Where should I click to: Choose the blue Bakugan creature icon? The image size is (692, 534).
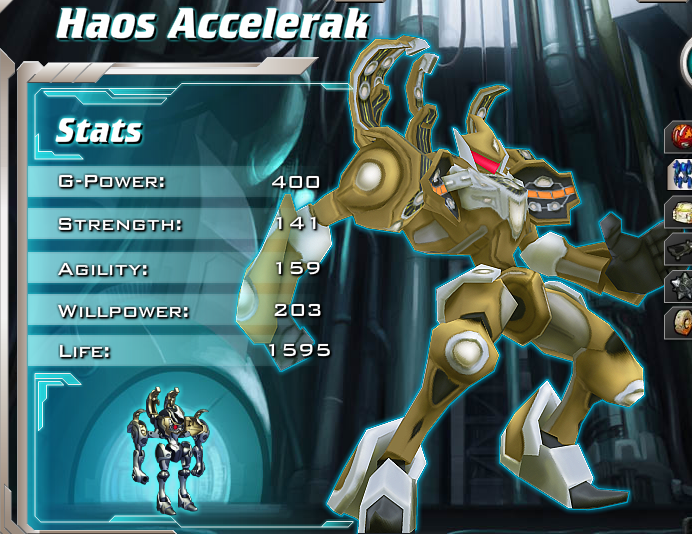tap(682, 173)
